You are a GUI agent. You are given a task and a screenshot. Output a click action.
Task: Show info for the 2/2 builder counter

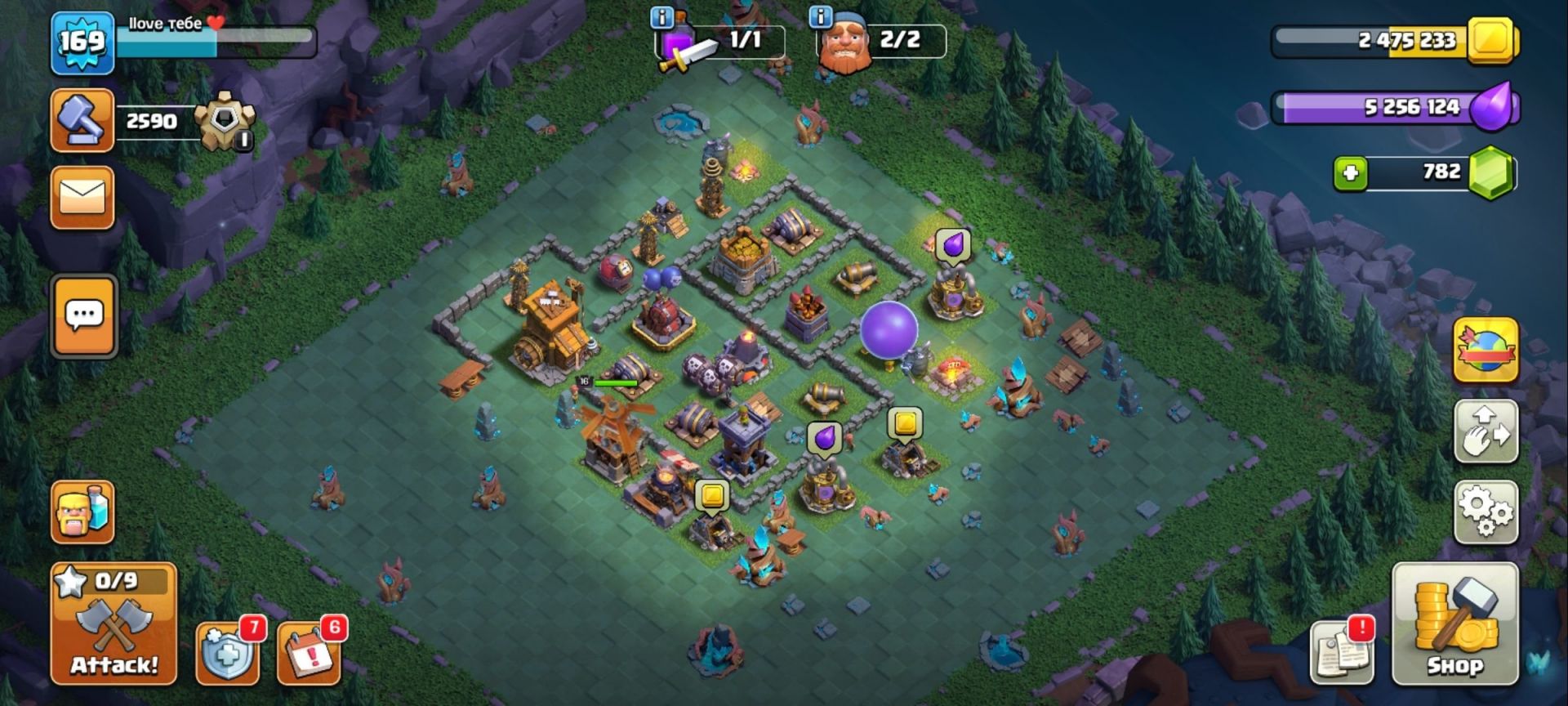[x=820, y=17]
